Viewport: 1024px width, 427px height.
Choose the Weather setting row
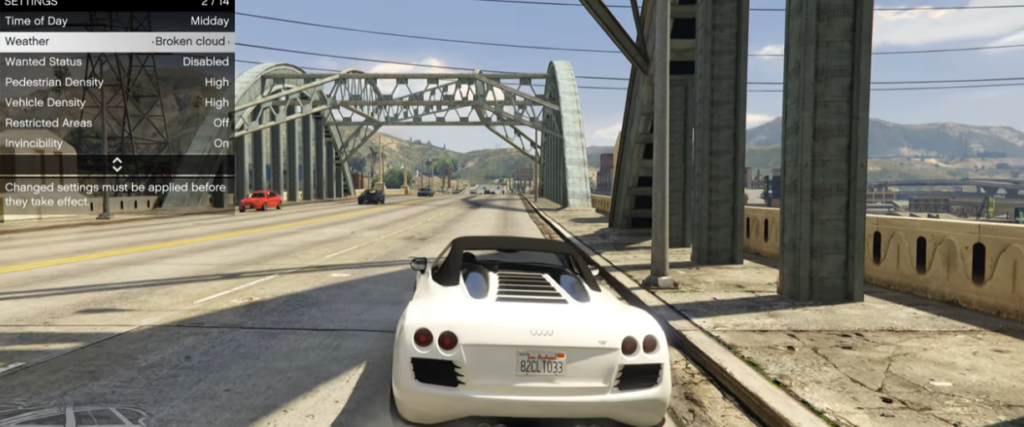click(117, 41)
